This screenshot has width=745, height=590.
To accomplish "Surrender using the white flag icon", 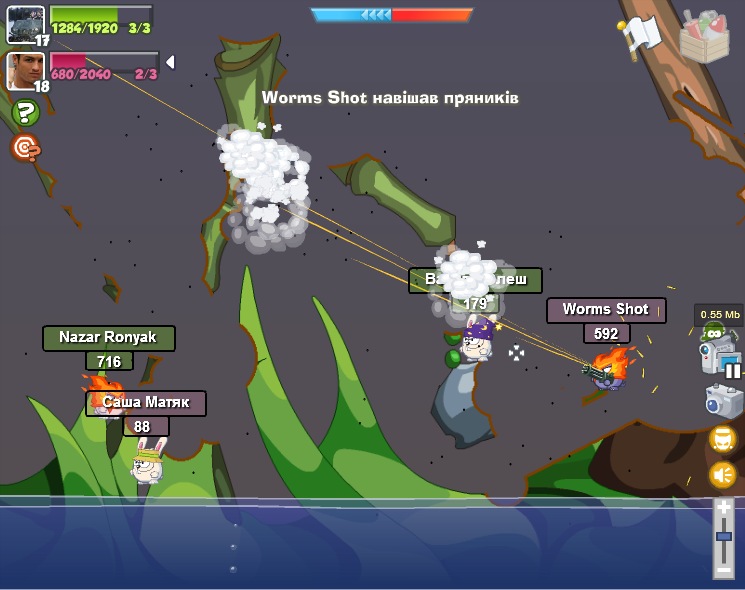I will [x=641, y=36].
